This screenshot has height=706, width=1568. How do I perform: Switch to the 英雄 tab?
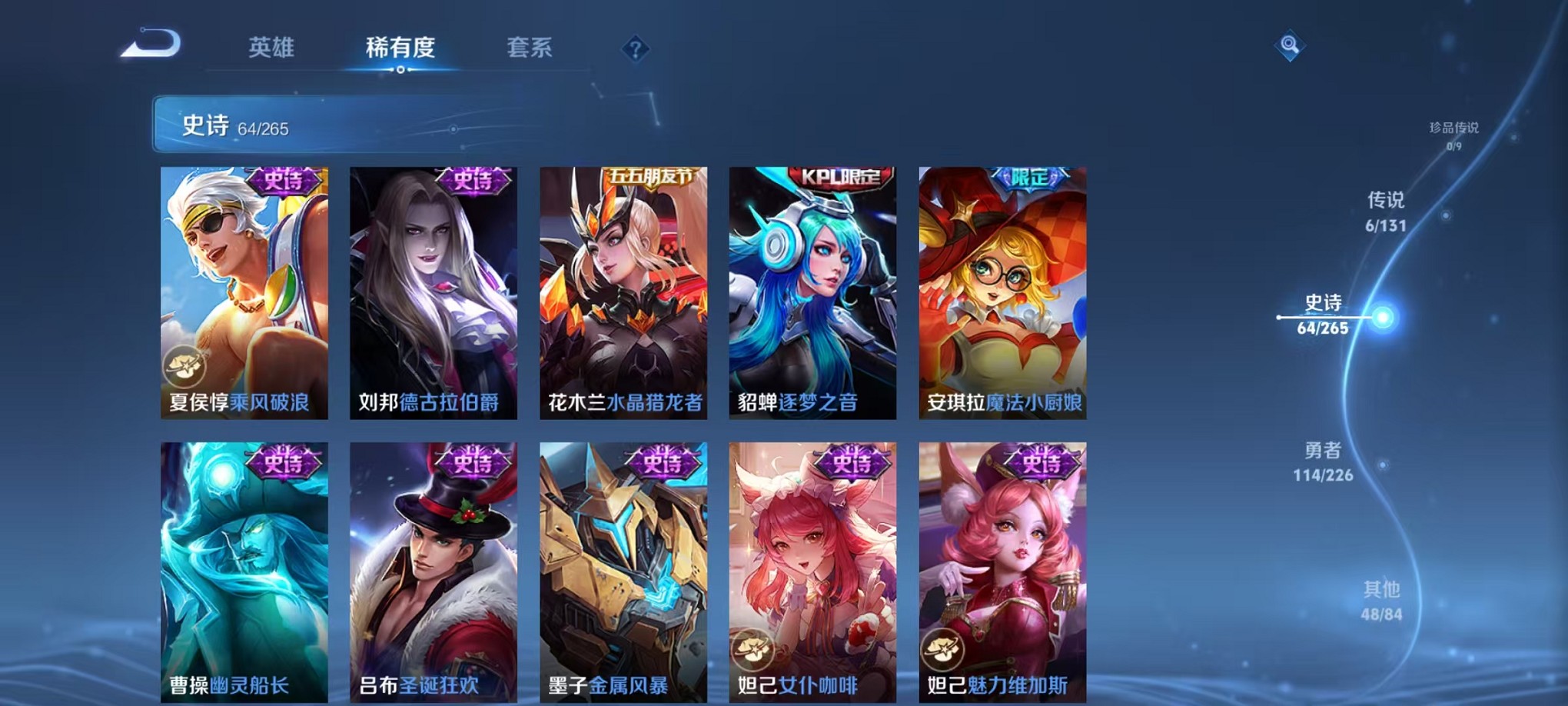(269, 48)
